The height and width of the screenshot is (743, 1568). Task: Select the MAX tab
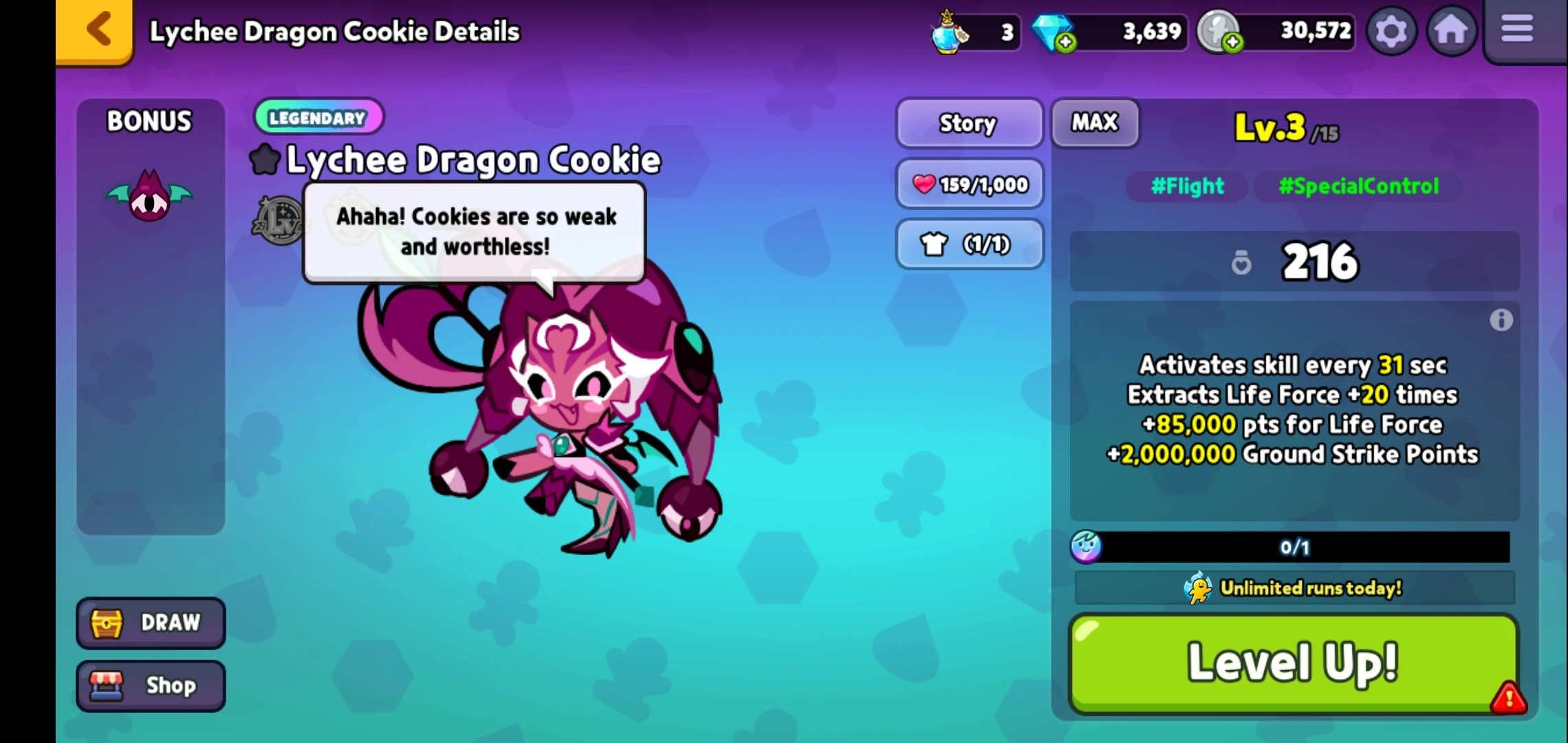pos(1094,123)
